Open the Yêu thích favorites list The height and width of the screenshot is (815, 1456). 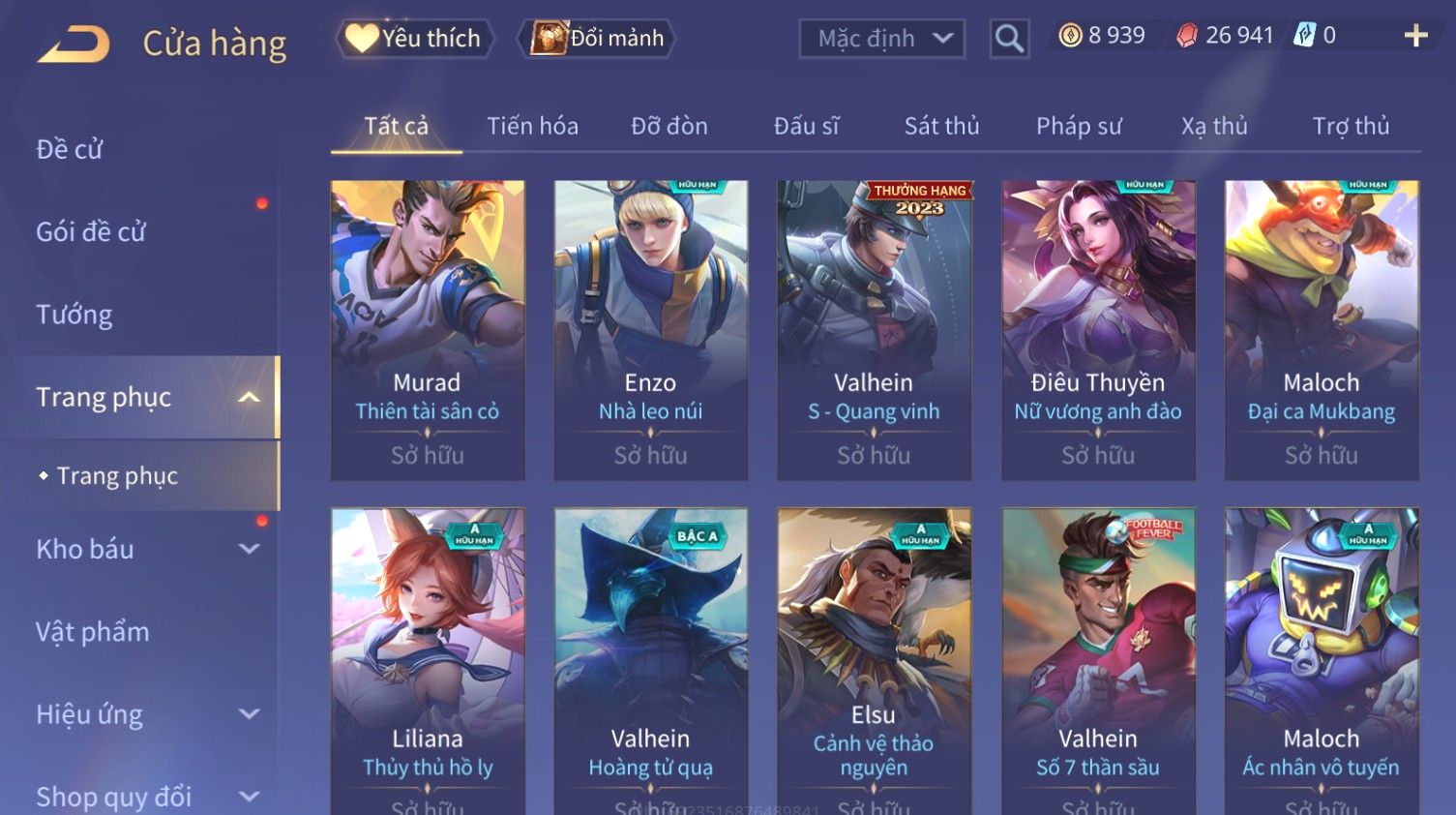coord(415,39)
